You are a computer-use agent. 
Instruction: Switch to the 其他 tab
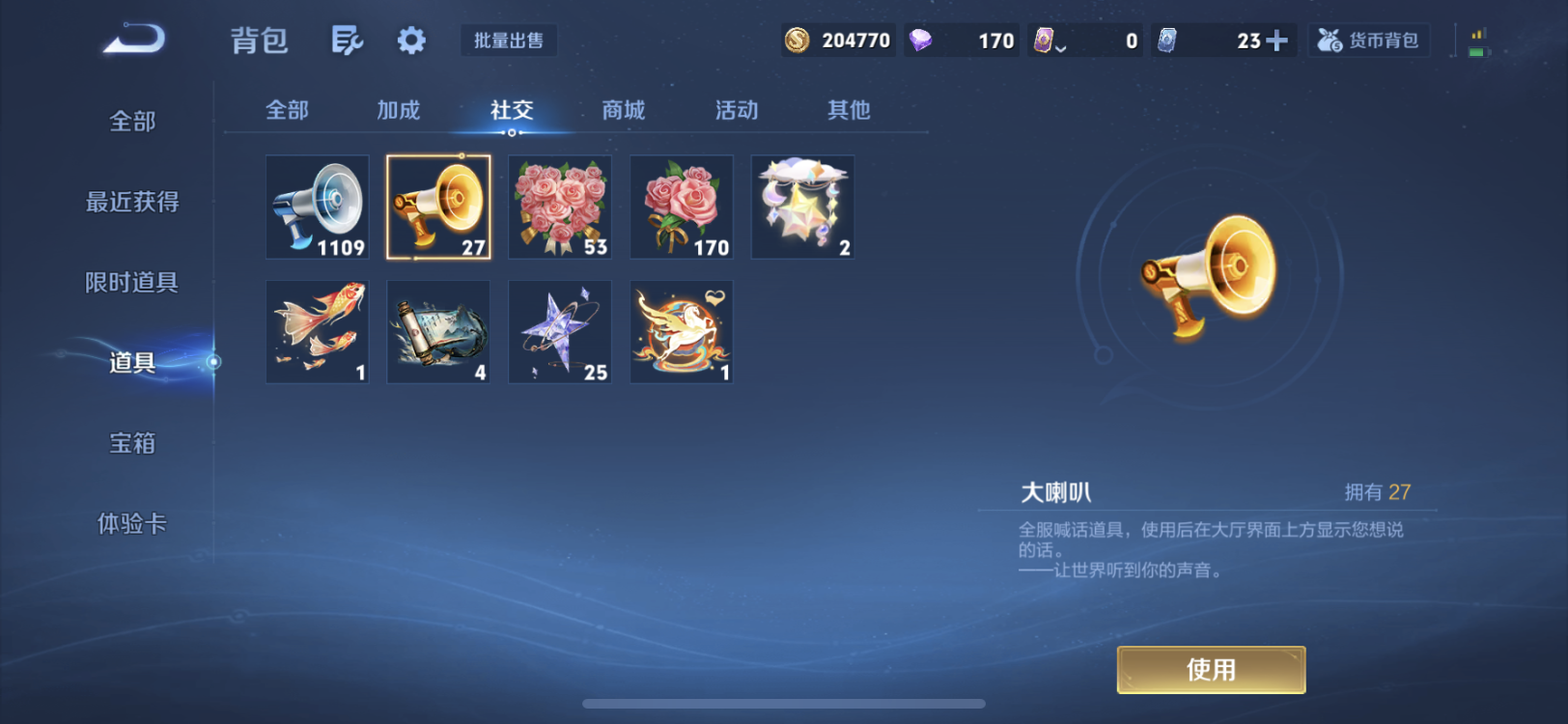click(x=847, y=110)
